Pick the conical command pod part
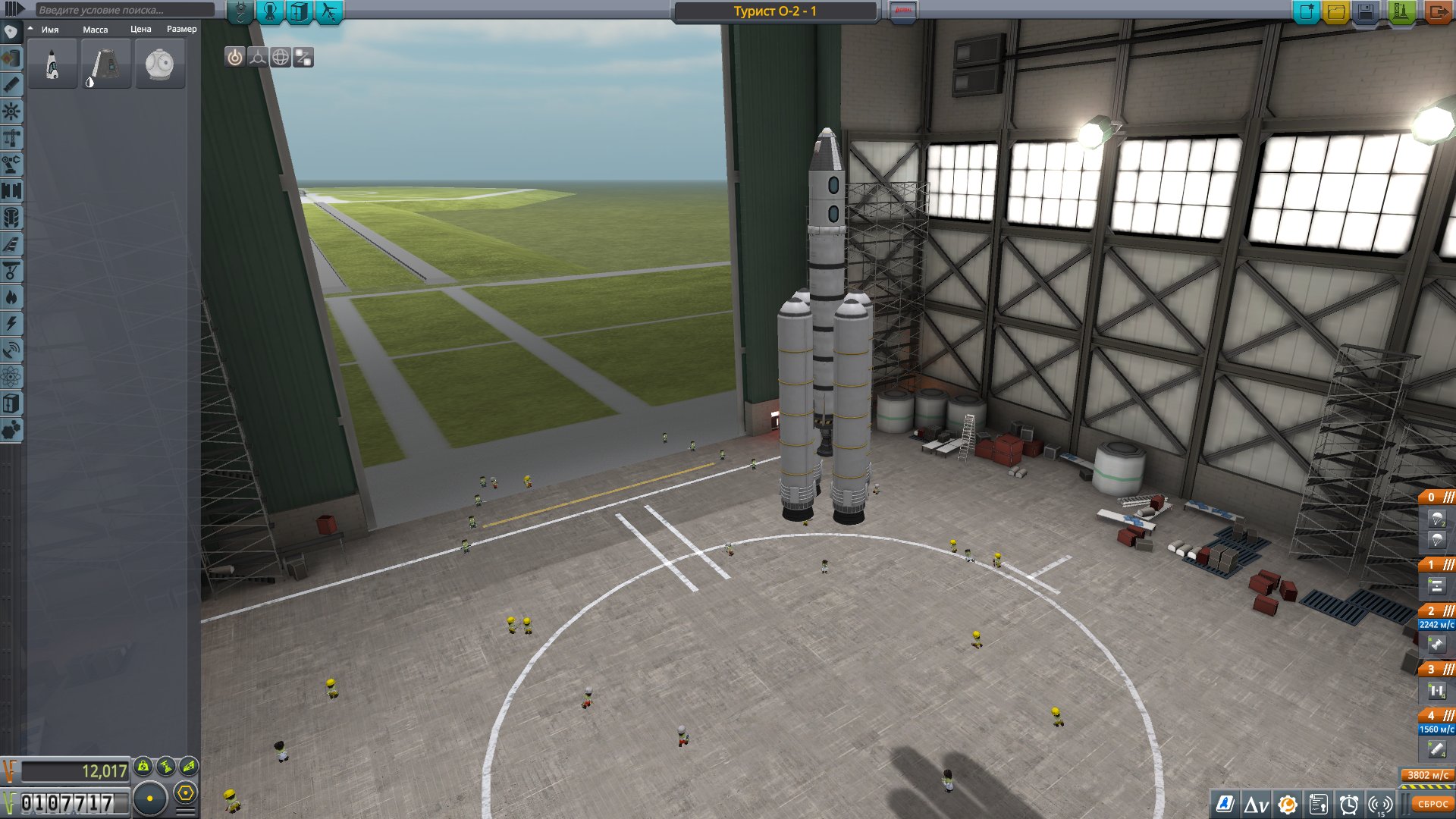 (x=106, y=64)
